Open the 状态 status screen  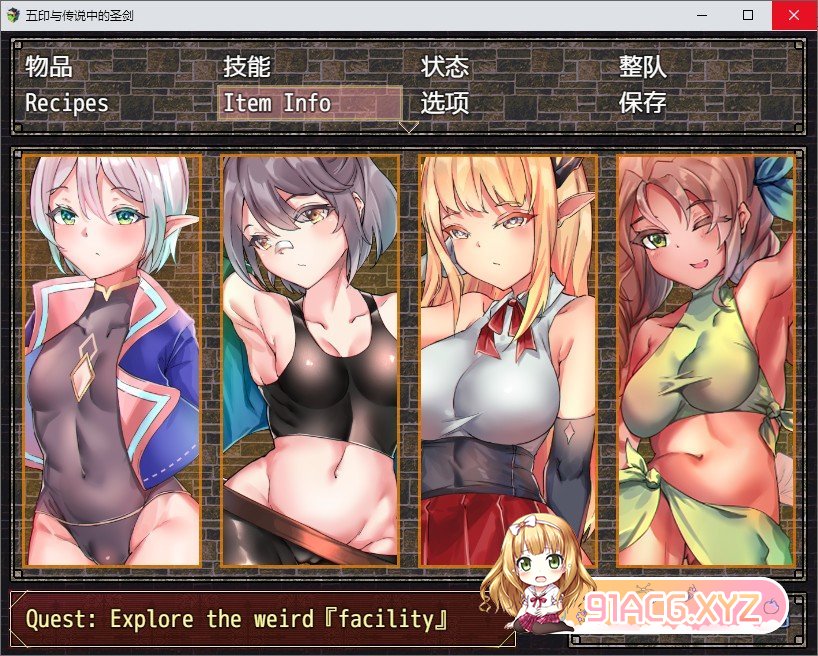[x=445, y=67]
